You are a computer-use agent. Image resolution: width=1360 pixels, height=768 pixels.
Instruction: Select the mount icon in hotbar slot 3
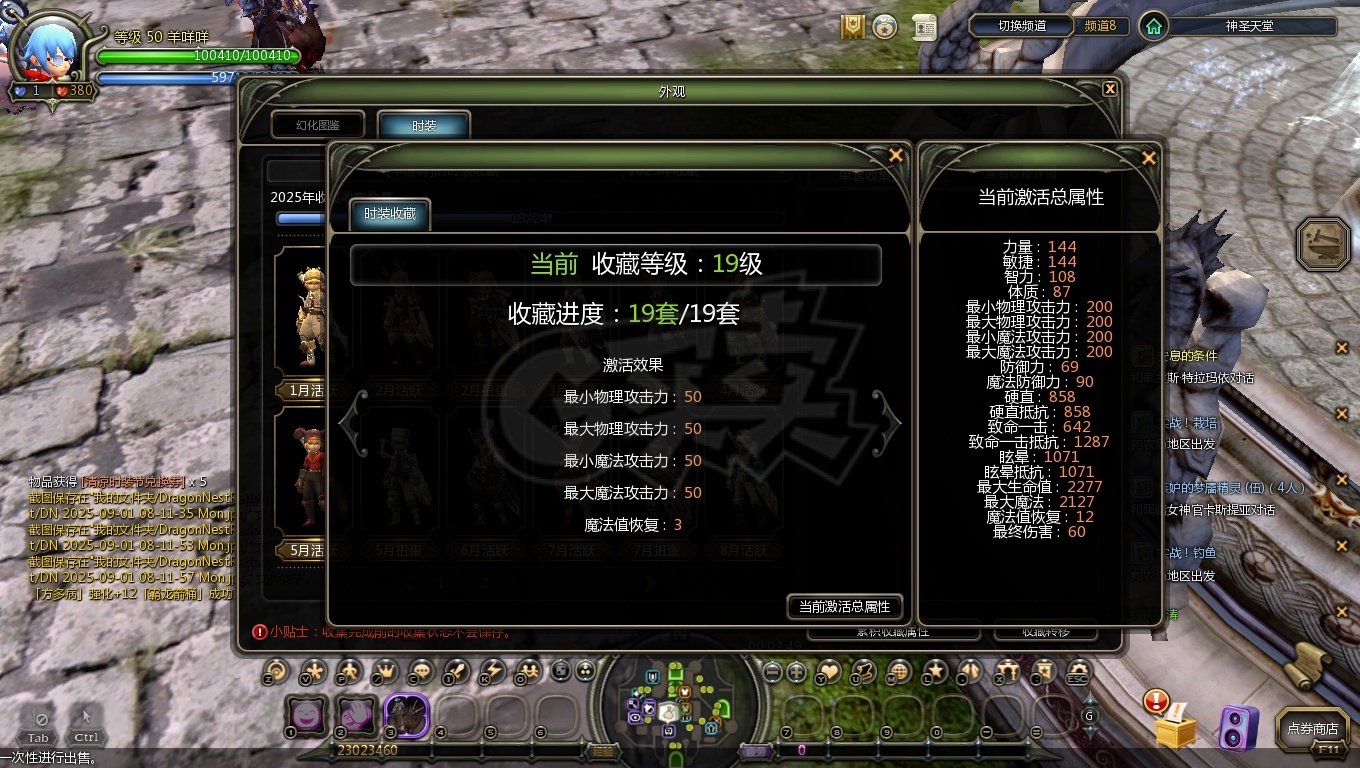pyautogui.click(x=407, y=716)
